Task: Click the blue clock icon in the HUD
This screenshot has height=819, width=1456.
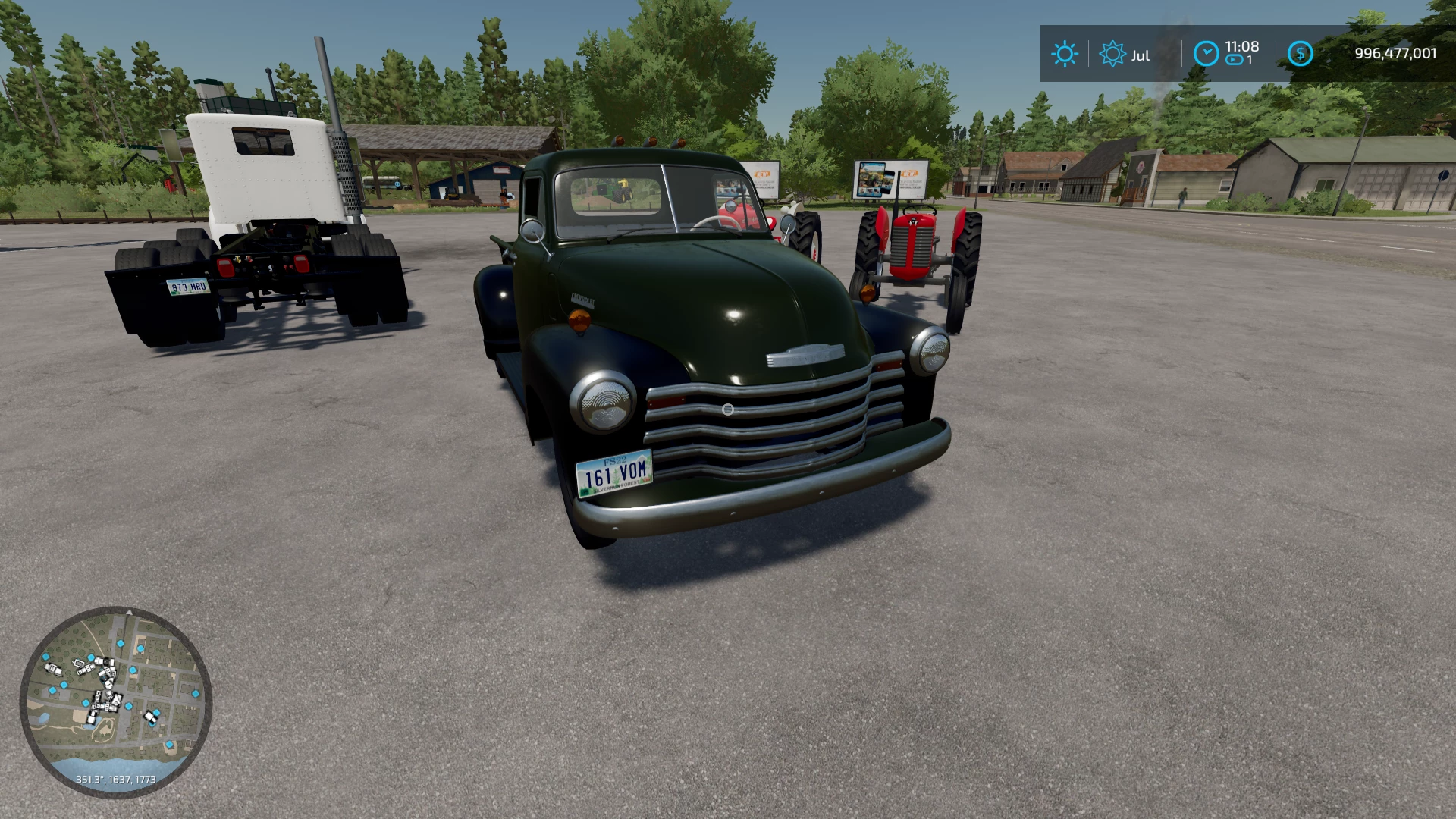Action: tap(1205, 54)
